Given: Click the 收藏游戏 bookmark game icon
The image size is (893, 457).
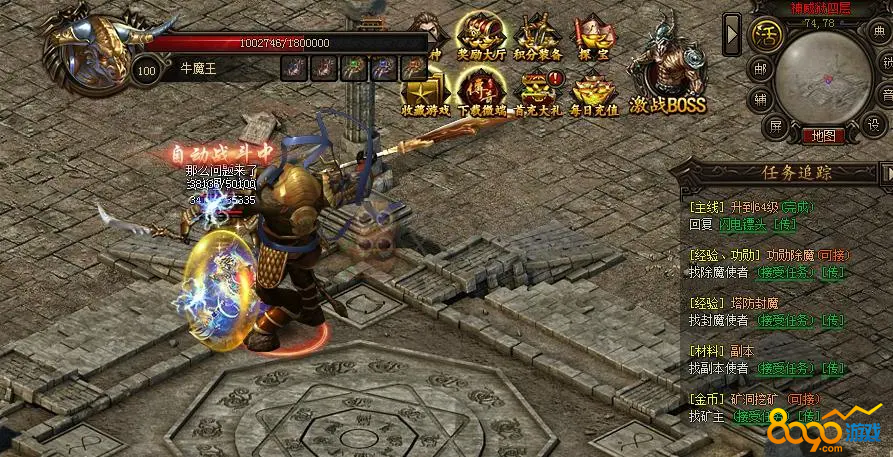Looking at the screenshot, I should 425,97.
